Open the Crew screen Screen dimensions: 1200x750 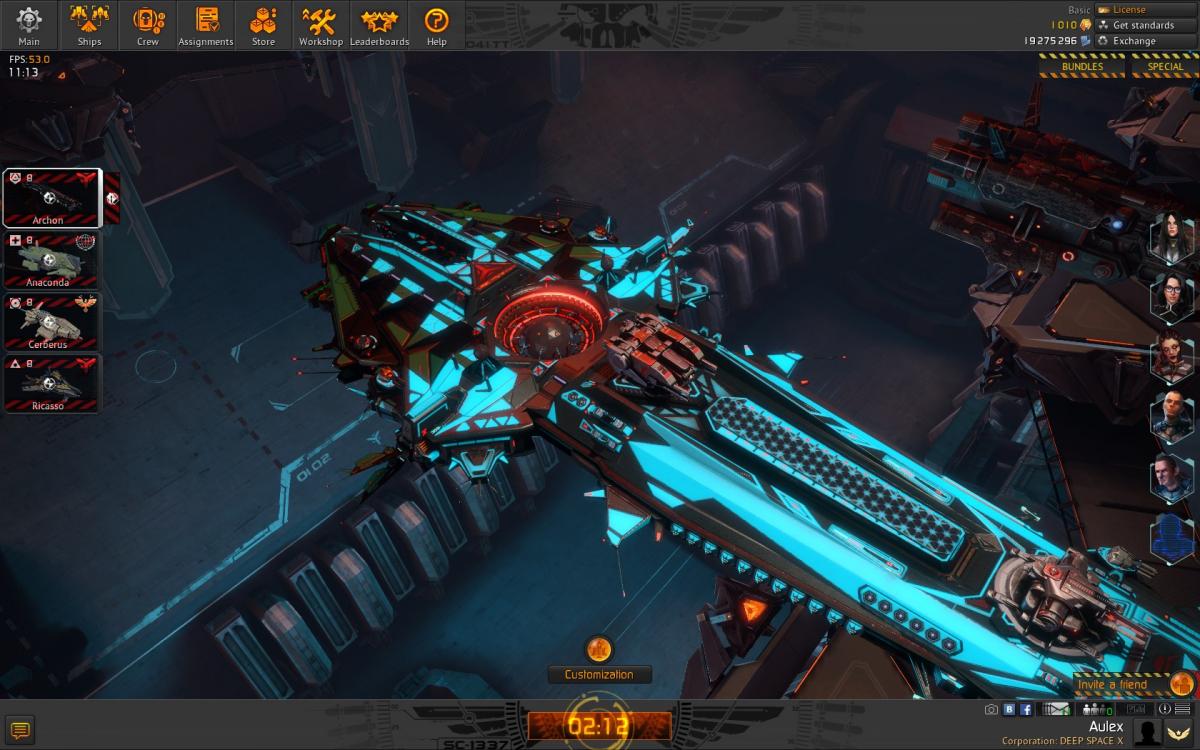[x=147, y=25]
